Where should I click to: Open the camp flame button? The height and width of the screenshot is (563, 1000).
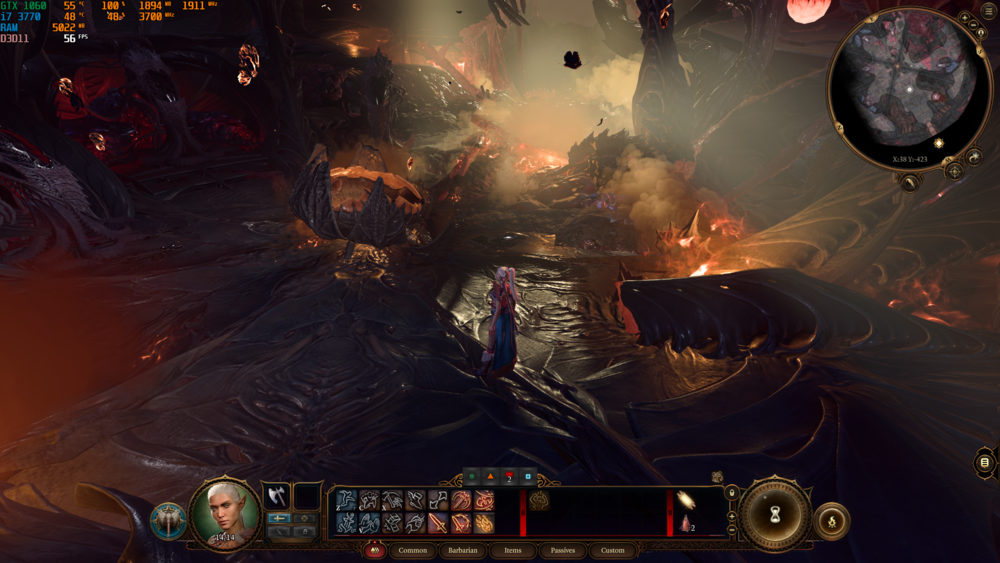click(832, 520)
